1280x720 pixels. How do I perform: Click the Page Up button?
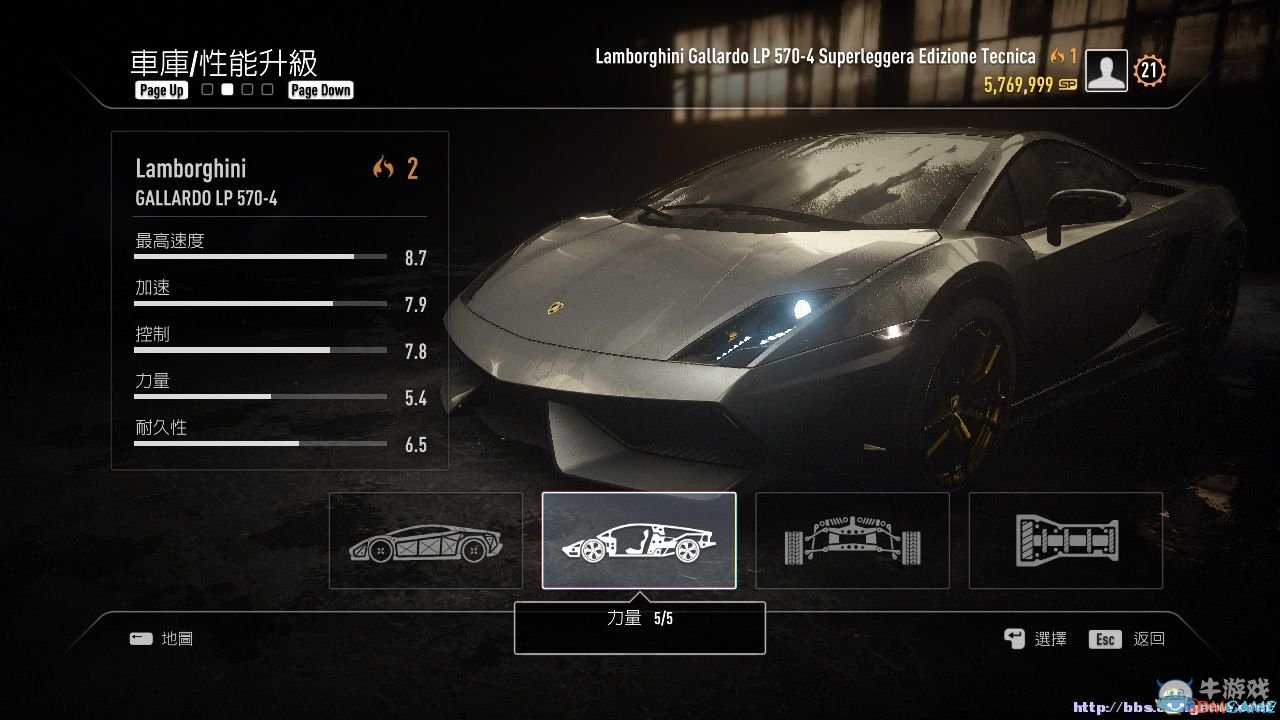click(160, 90)
